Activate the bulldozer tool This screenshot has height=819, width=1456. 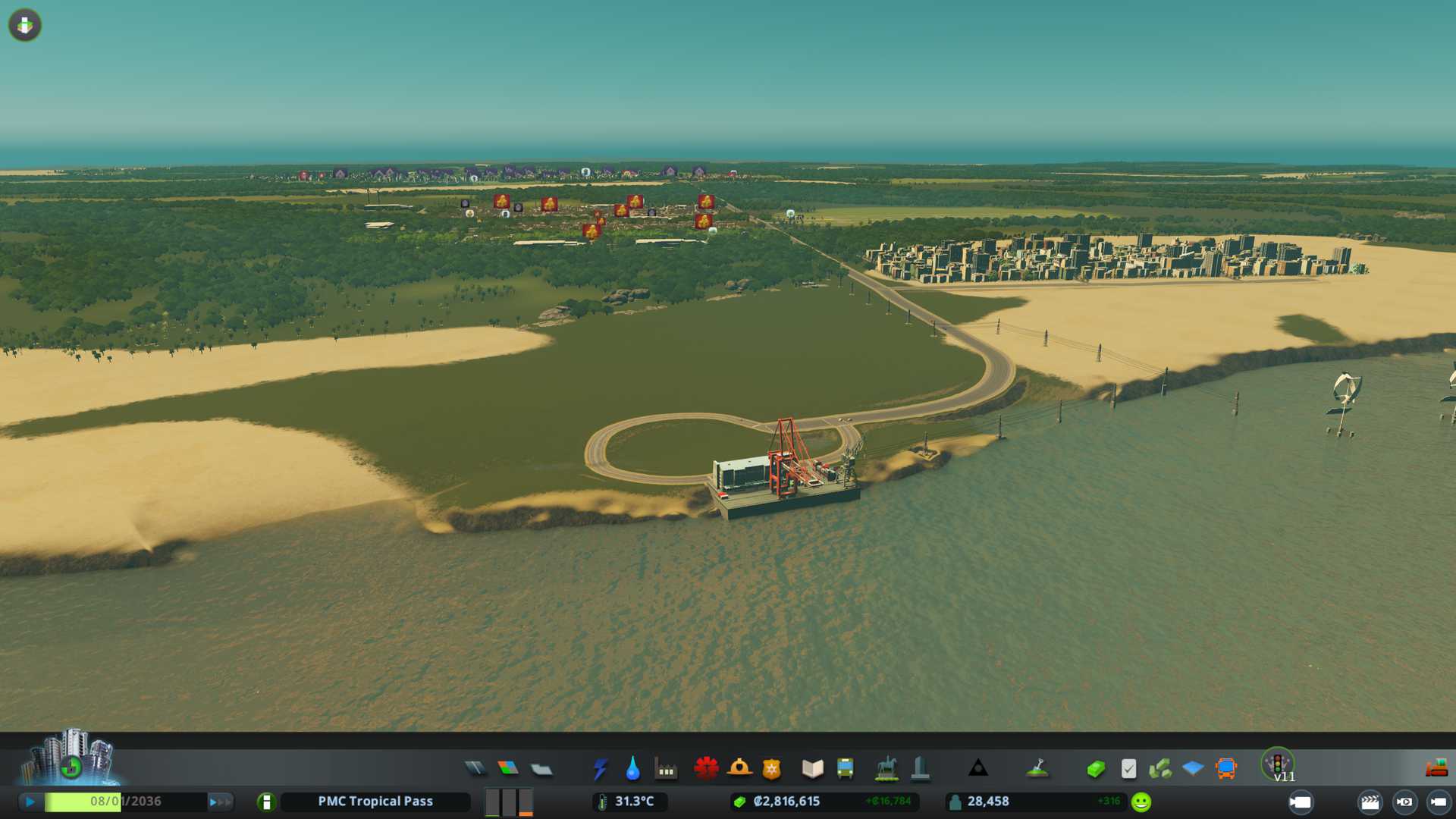pos(1436,769)
